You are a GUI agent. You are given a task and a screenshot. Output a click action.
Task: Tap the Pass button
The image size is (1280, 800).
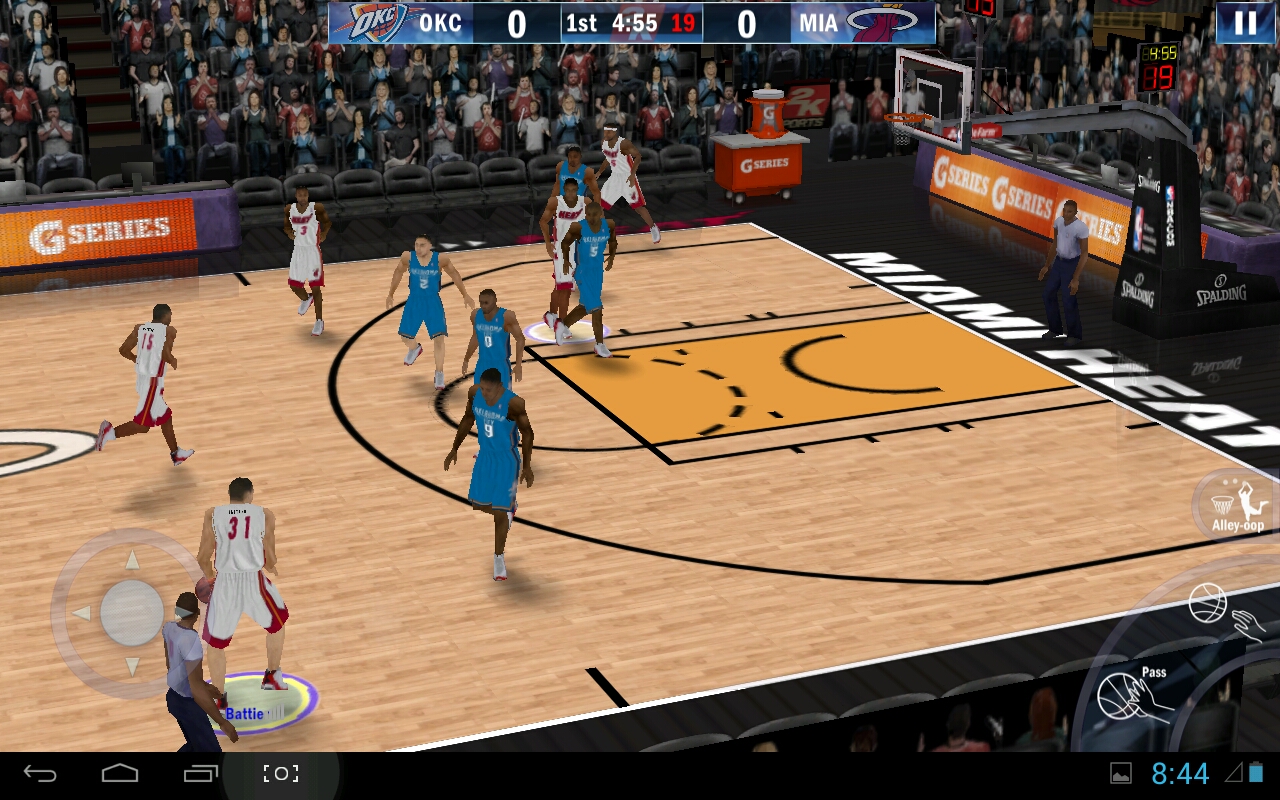pos(1134,694)
